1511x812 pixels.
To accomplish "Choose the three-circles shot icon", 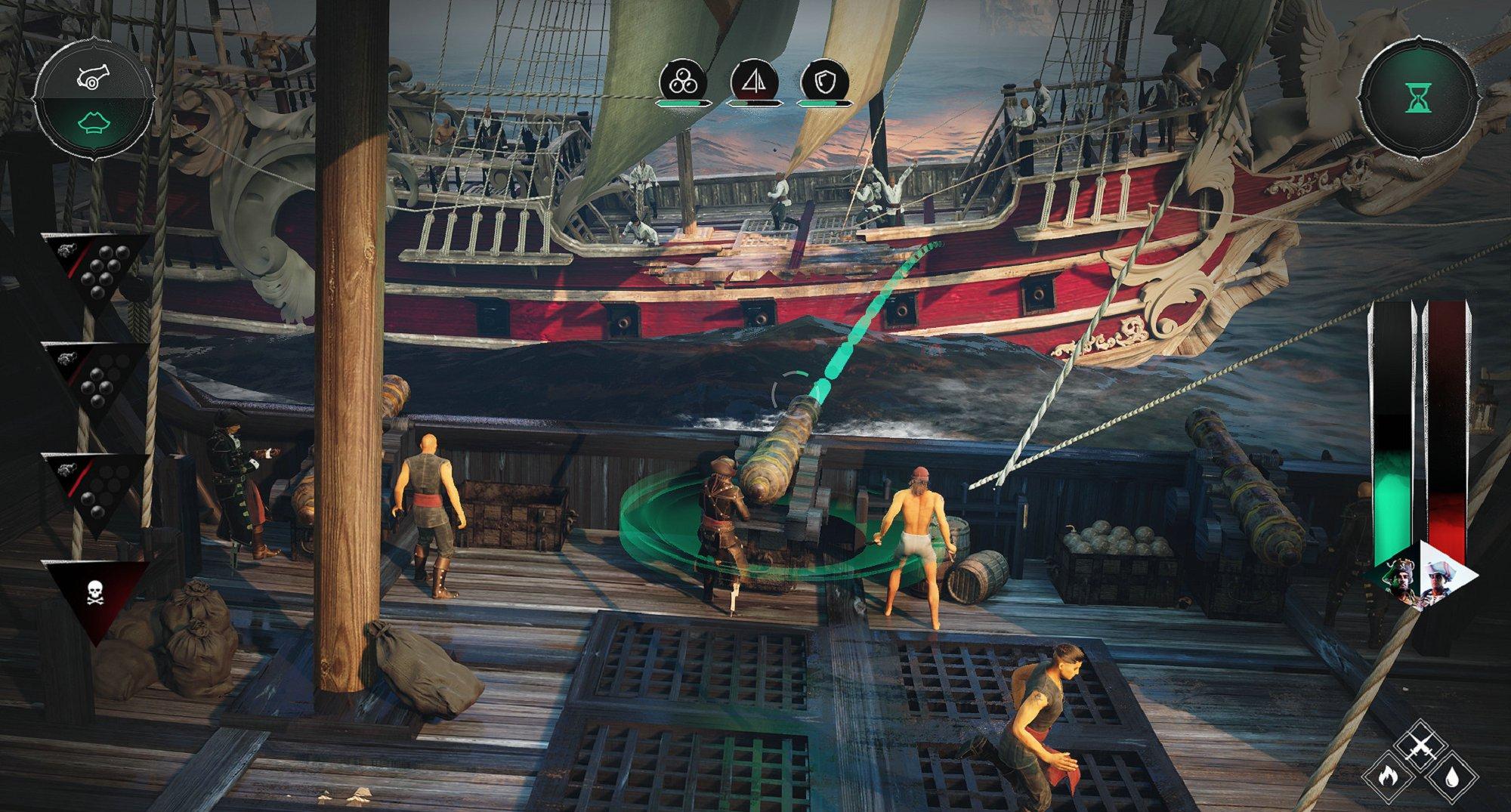I will pyautogui.click(x=682, y=82).
